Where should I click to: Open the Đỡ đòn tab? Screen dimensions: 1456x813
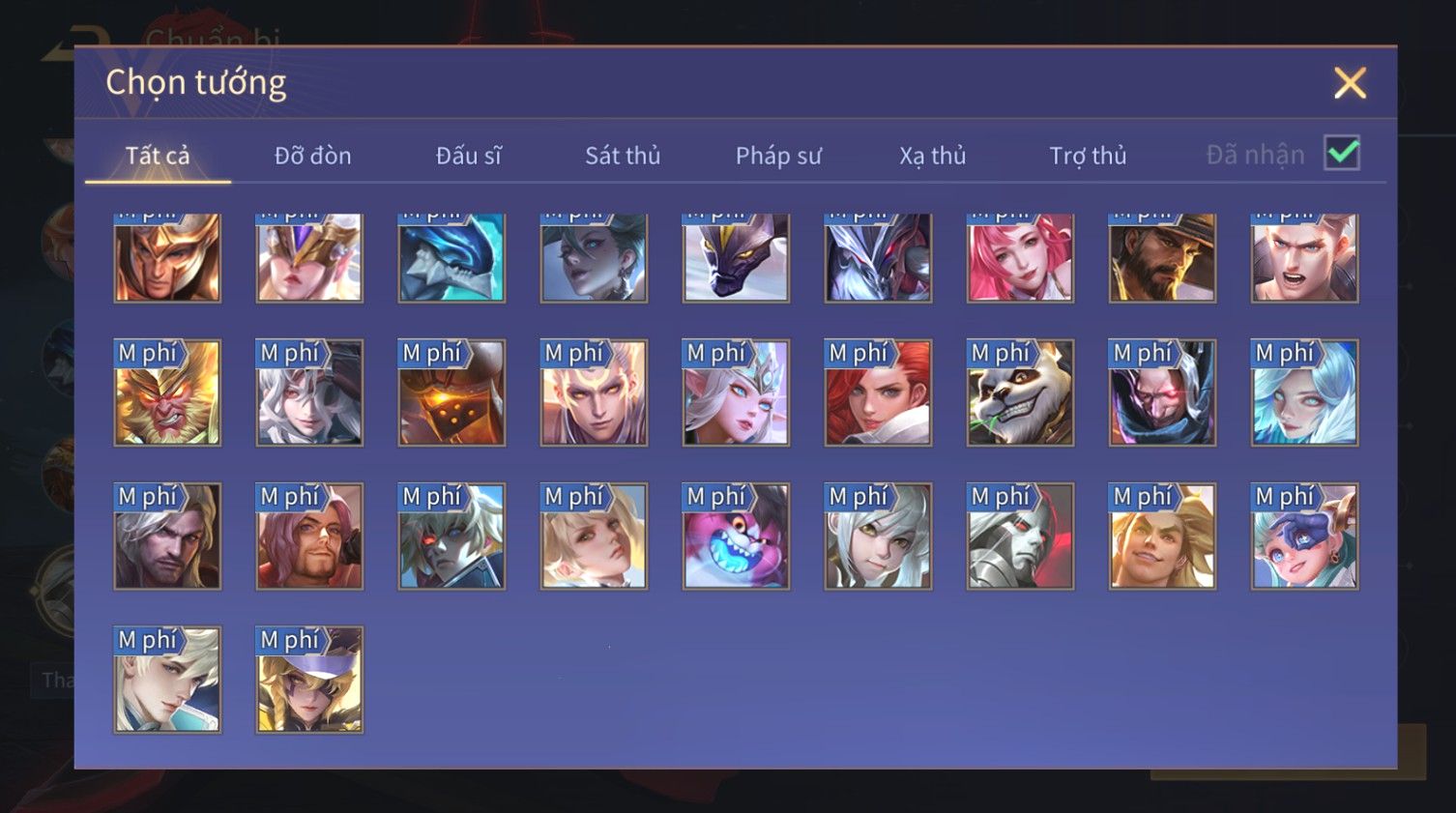312,156
